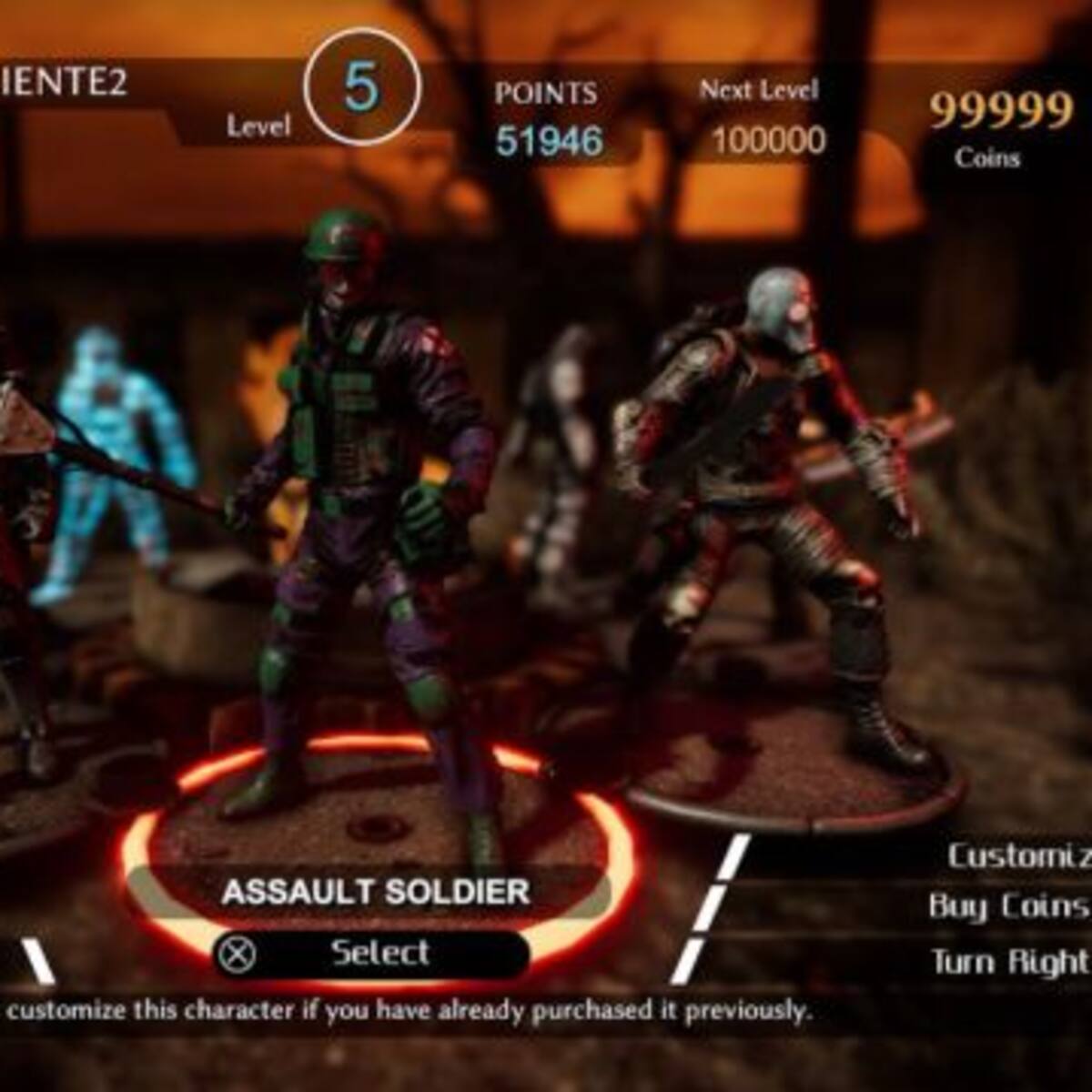The height and width of the screenshot is (1092, 1092).
Task: Choose the Buy Coins option
Action: [x=1008, y=906]
